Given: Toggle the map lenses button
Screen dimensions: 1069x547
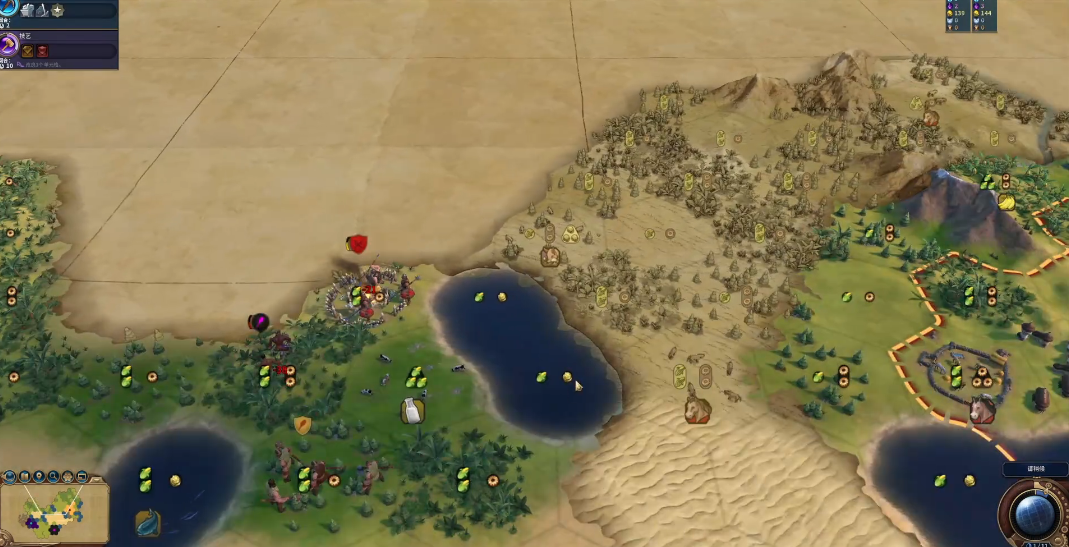Looking at the screenshot, I should click(24, 477).
